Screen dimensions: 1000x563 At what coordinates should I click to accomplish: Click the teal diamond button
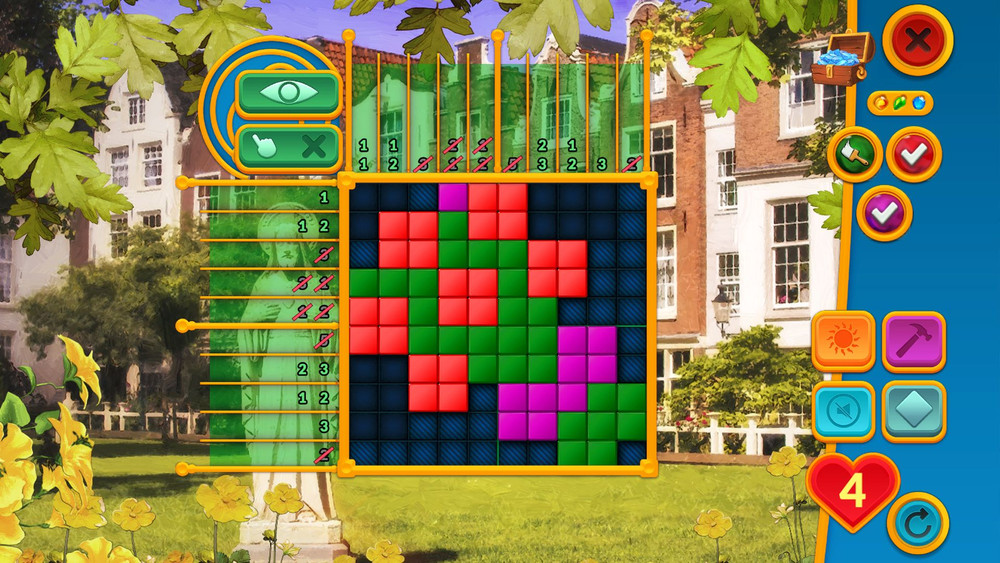[x=914, y=411]
